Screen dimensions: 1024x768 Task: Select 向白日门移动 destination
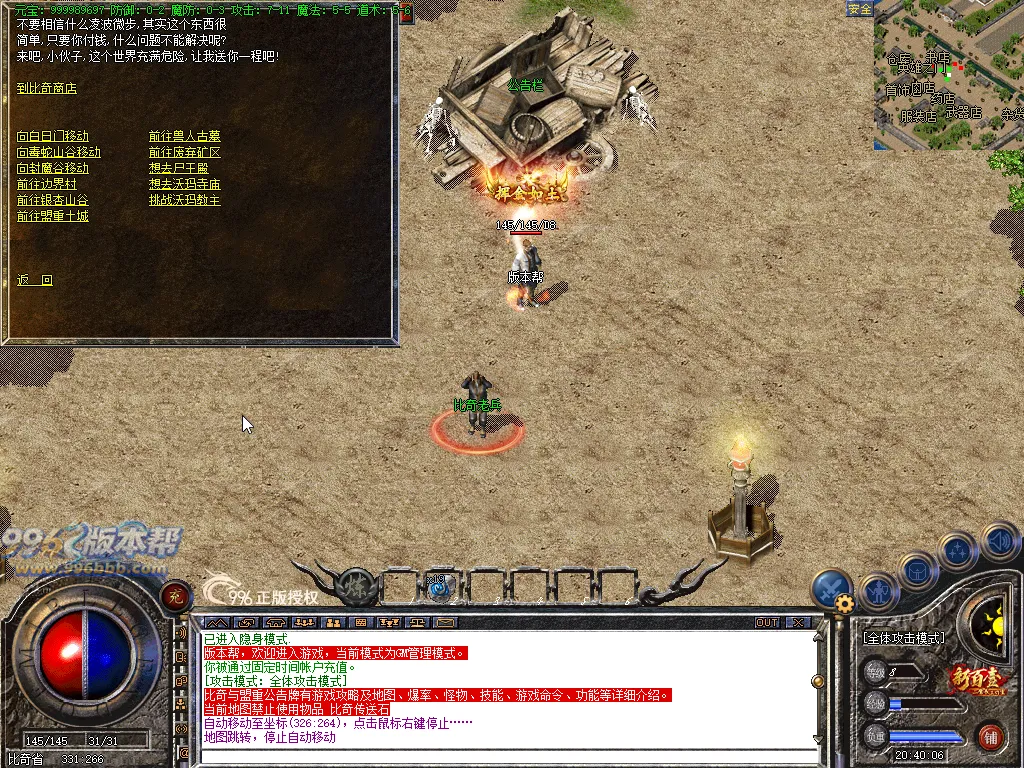(53, 136)
